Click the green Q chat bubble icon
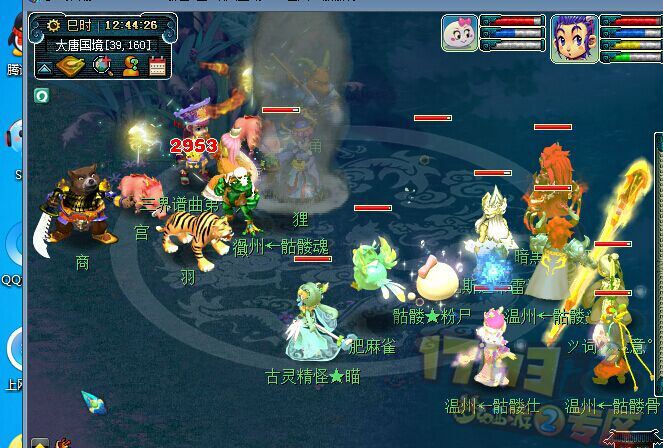This screenshot has width=663, height=448. tap(42, 95)
